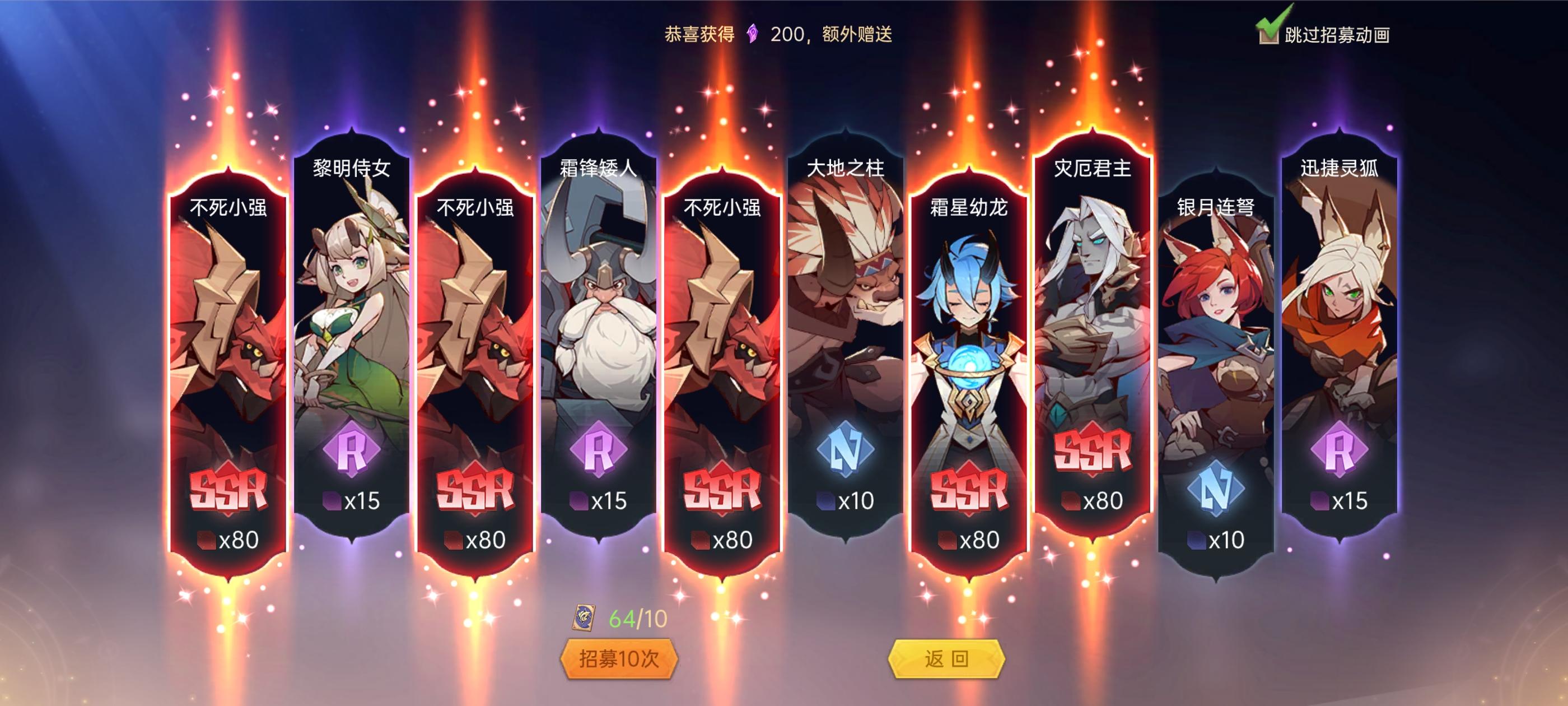Click the purple crystal currency icon near 恭喜获得
Screen dimensions: 1568x706
pyautogui.click(x=751, y=35)
